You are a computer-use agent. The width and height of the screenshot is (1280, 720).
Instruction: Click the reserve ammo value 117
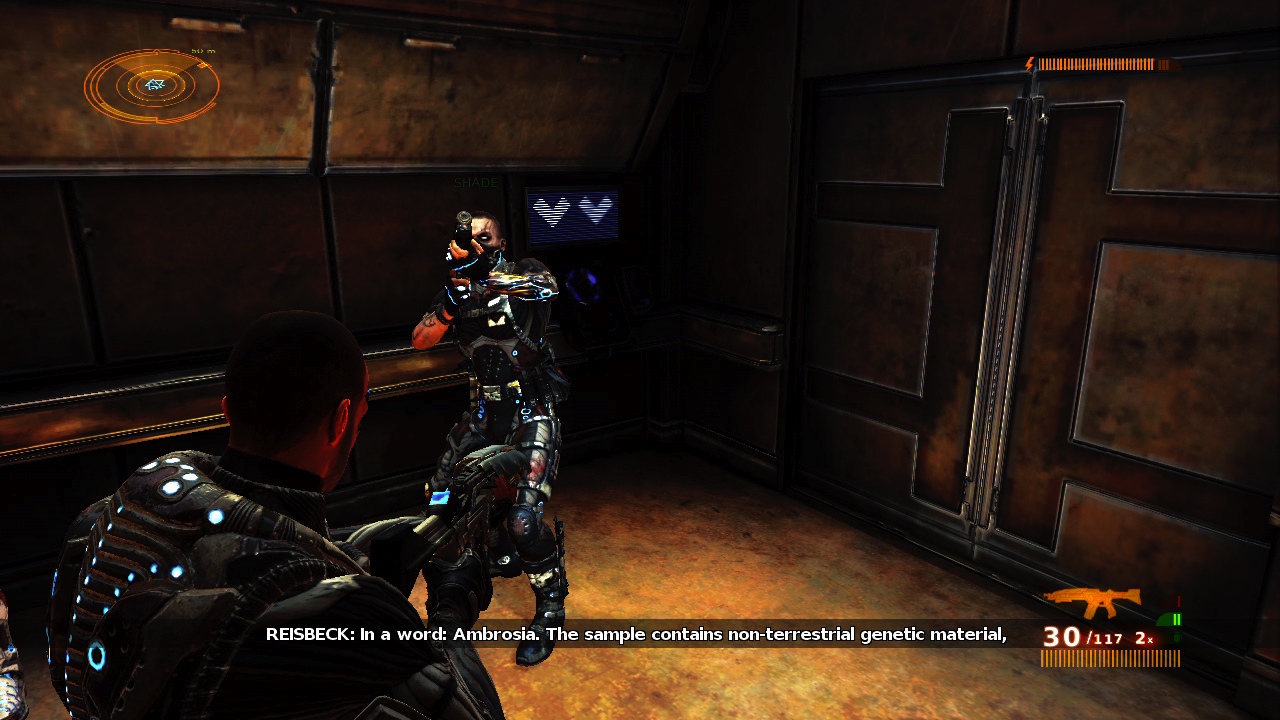click(1108, 638)
